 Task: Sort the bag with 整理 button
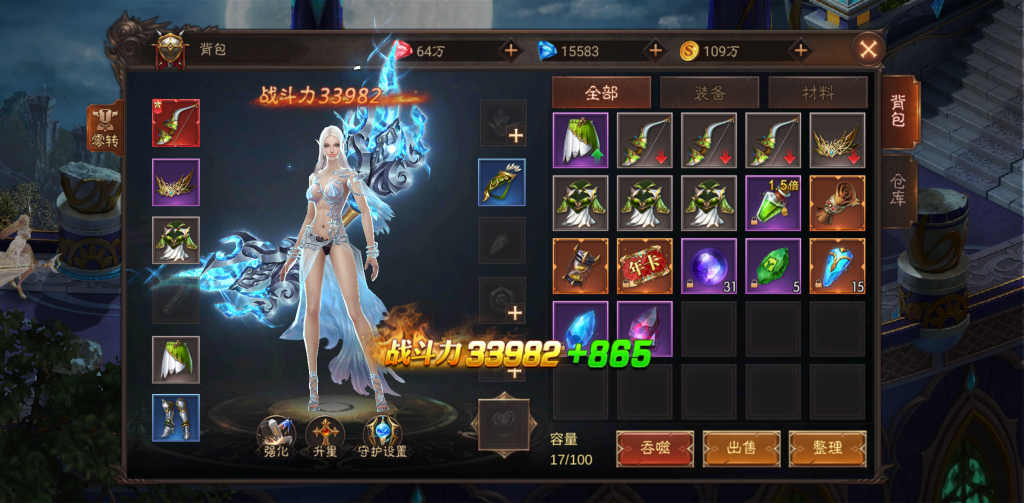(x=827, y=448)
